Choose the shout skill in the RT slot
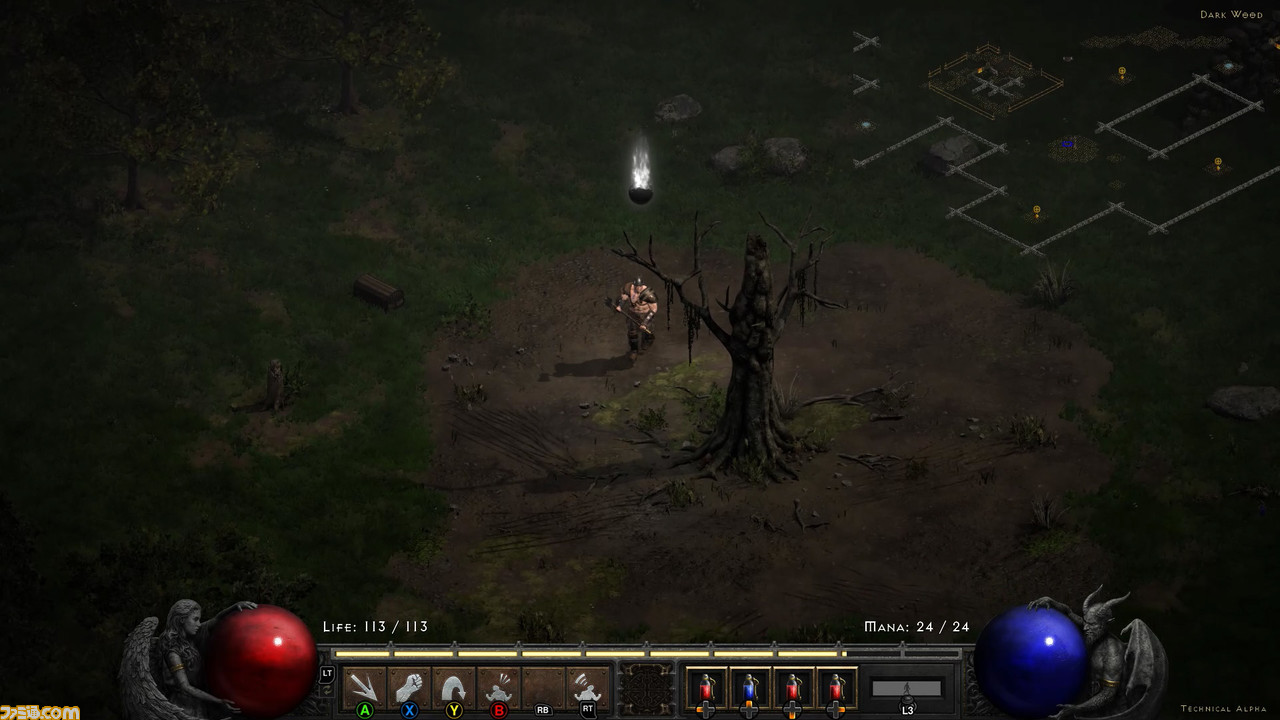The image size is (1280, 720). pos(588,687)
